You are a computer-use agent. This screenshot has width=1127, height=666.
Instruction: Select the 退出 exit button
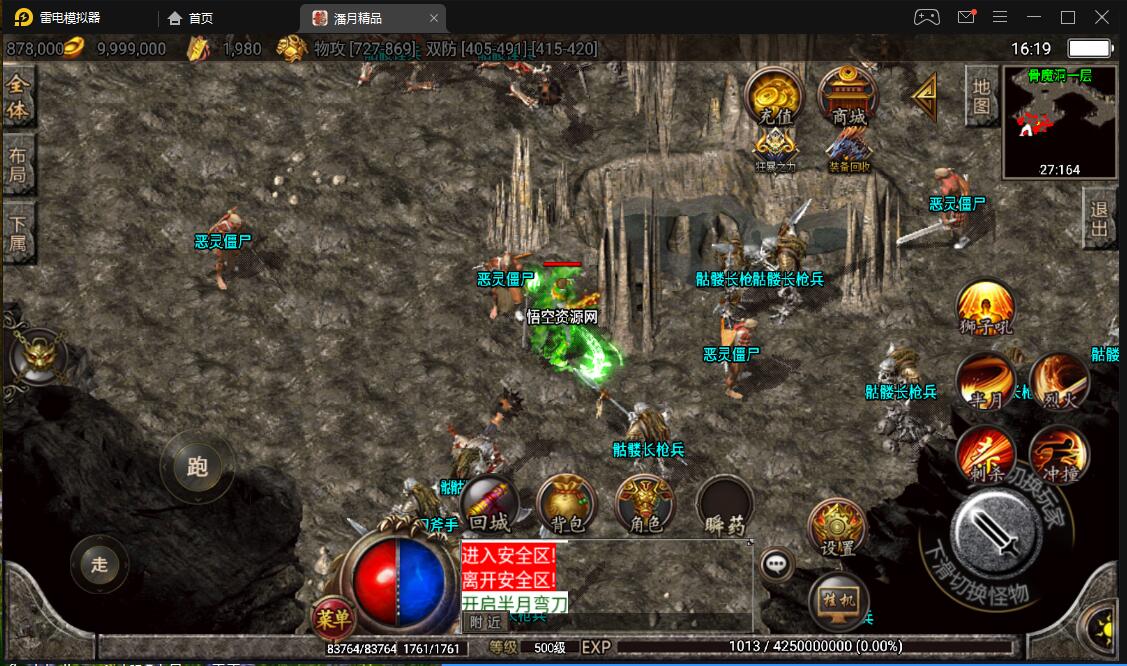click(x=1100, y=220)
